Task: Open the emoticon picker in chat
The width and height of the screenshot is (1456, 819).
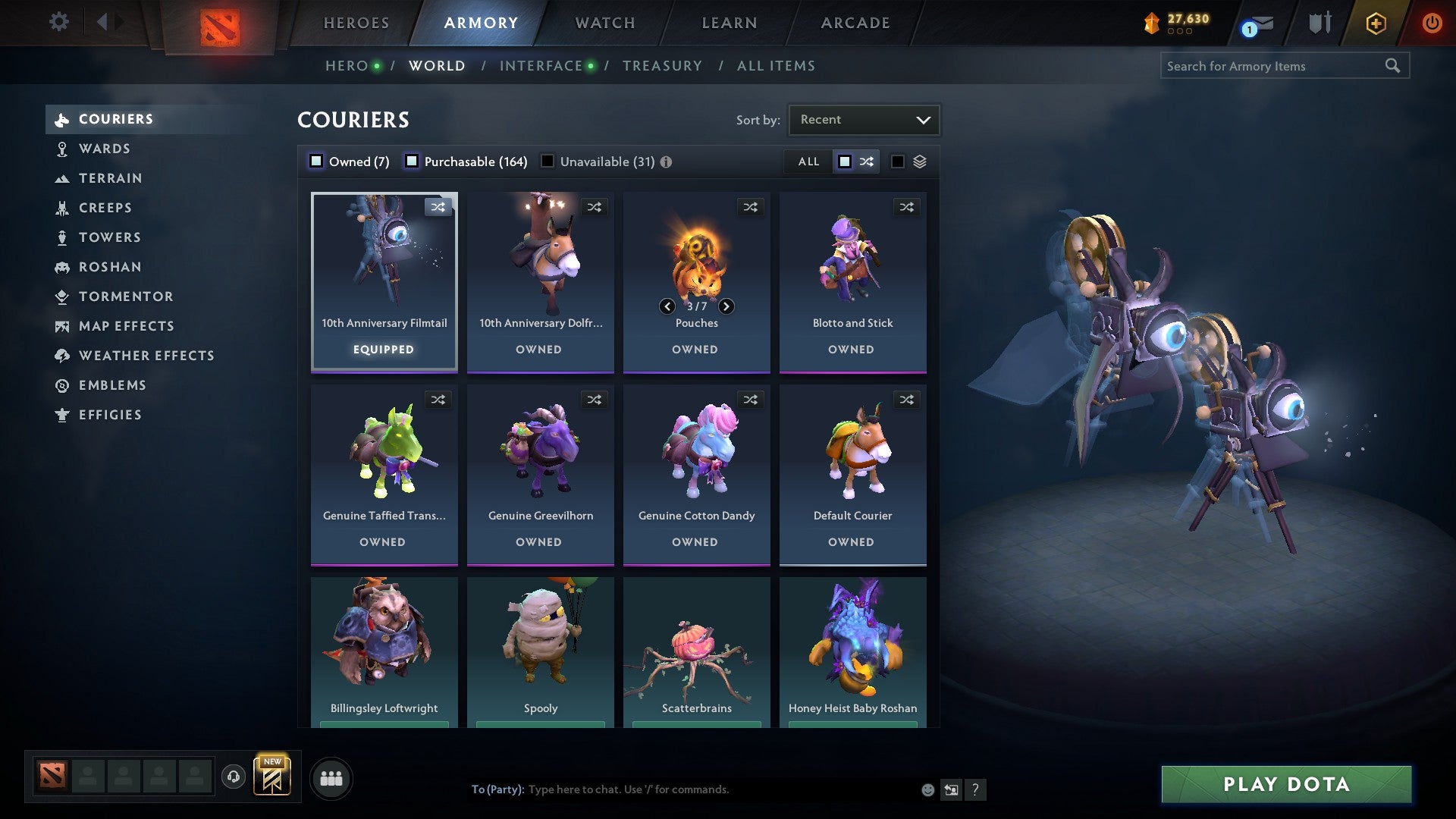Action: pos(927,789)
